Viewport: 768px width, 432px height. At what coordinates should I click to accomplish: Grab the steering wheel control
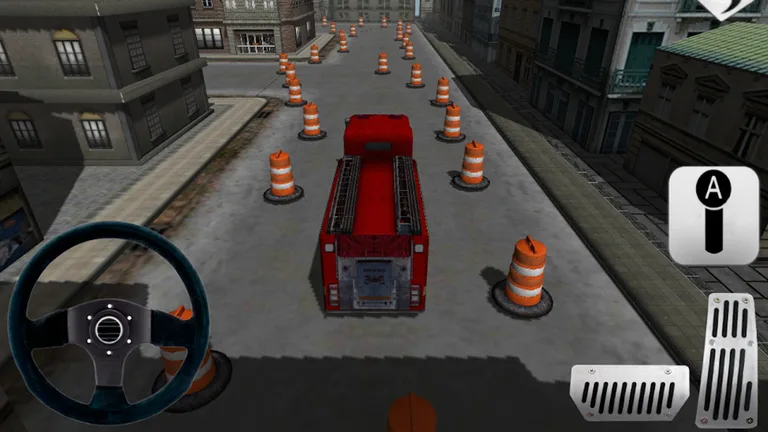click(x=108, y=326)
